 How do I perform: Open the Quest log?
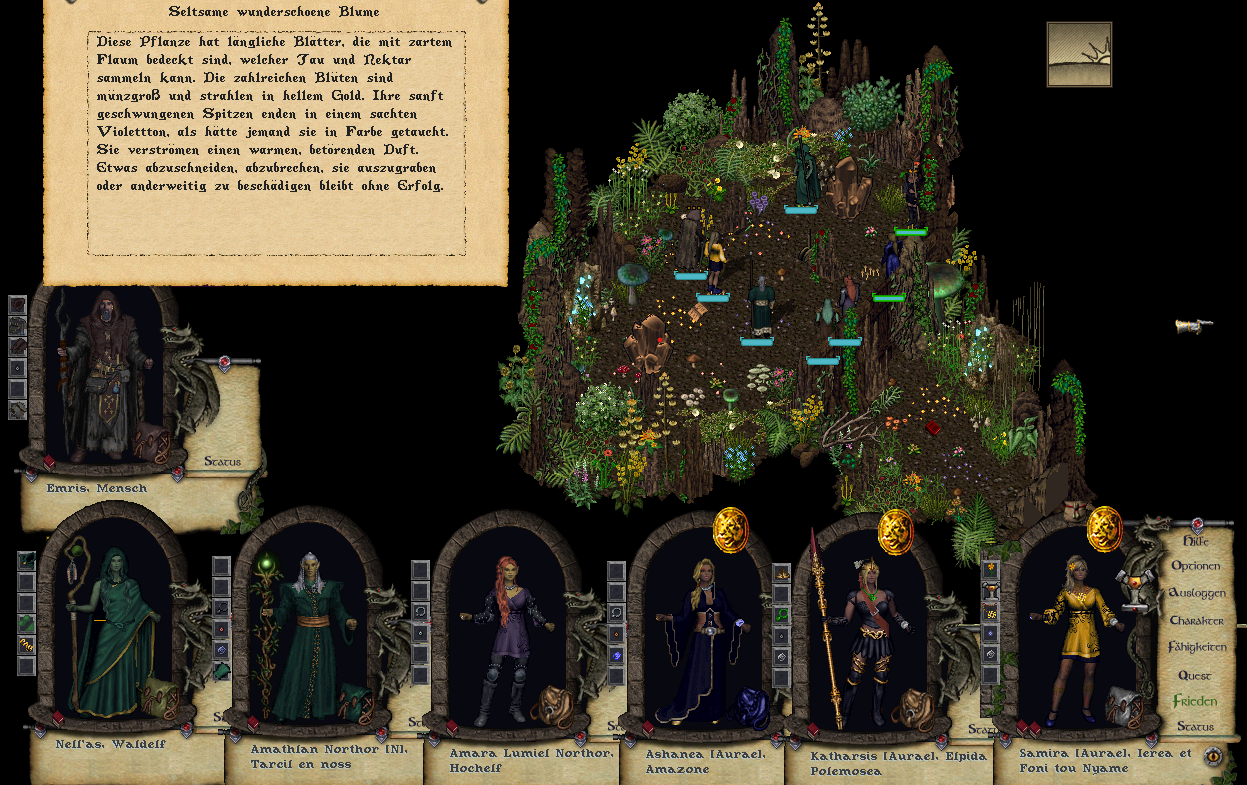coord(1194,675)
